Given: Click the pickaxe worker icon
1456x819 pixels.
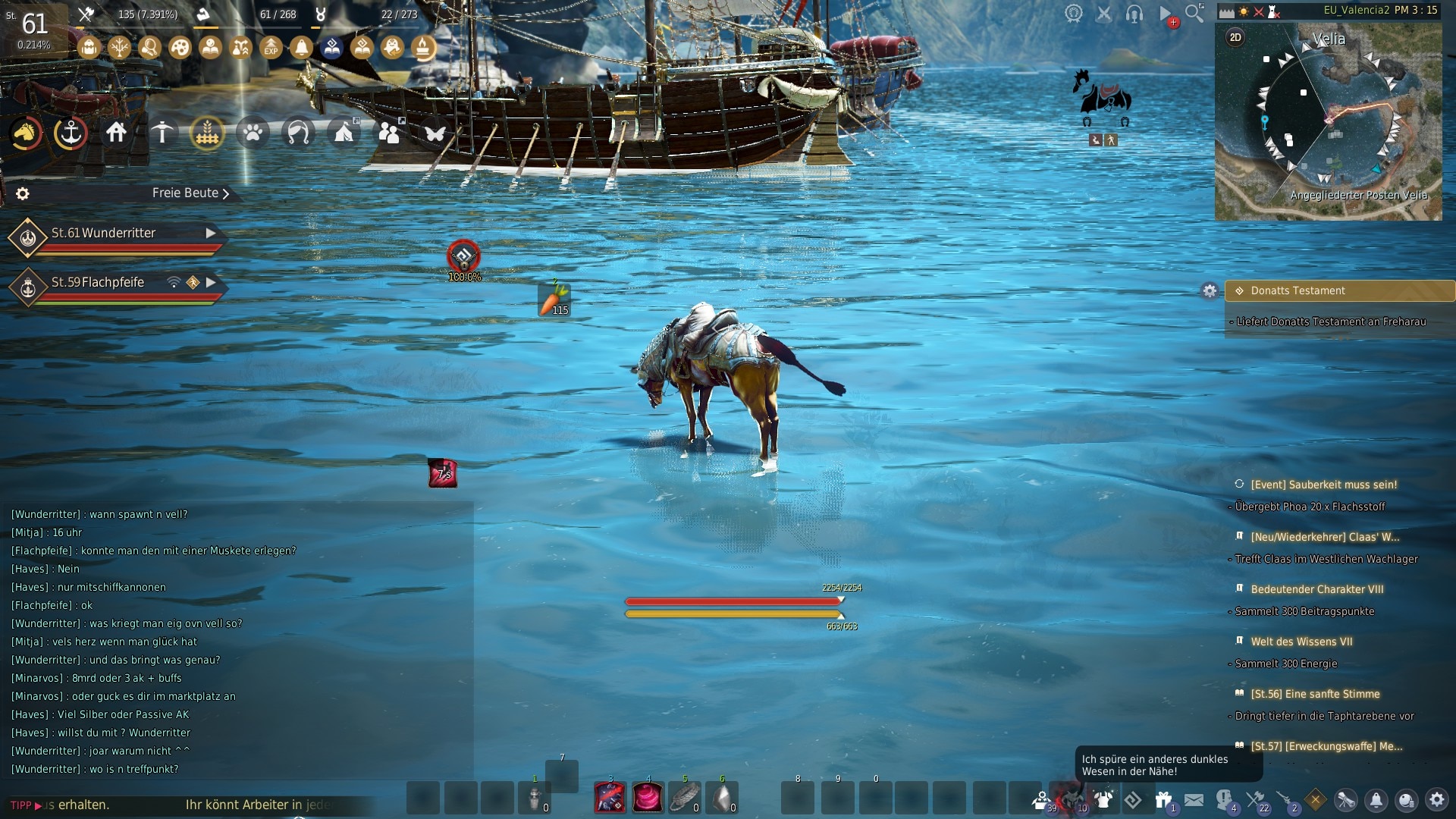Looking at the screenshot, I should (x=162, y=133).
